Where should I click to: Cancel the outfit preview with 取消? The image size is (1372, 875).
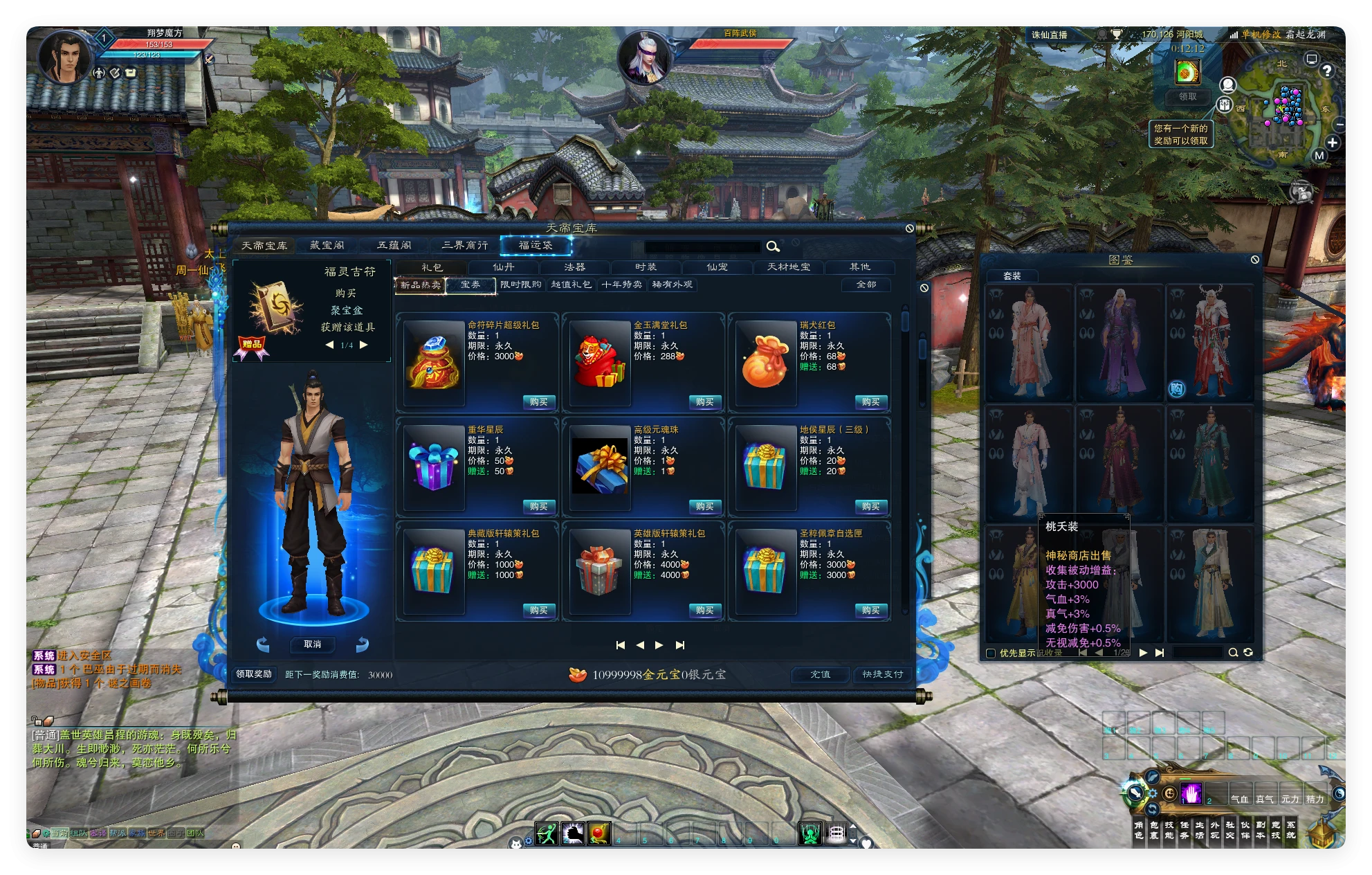[313, 644]
